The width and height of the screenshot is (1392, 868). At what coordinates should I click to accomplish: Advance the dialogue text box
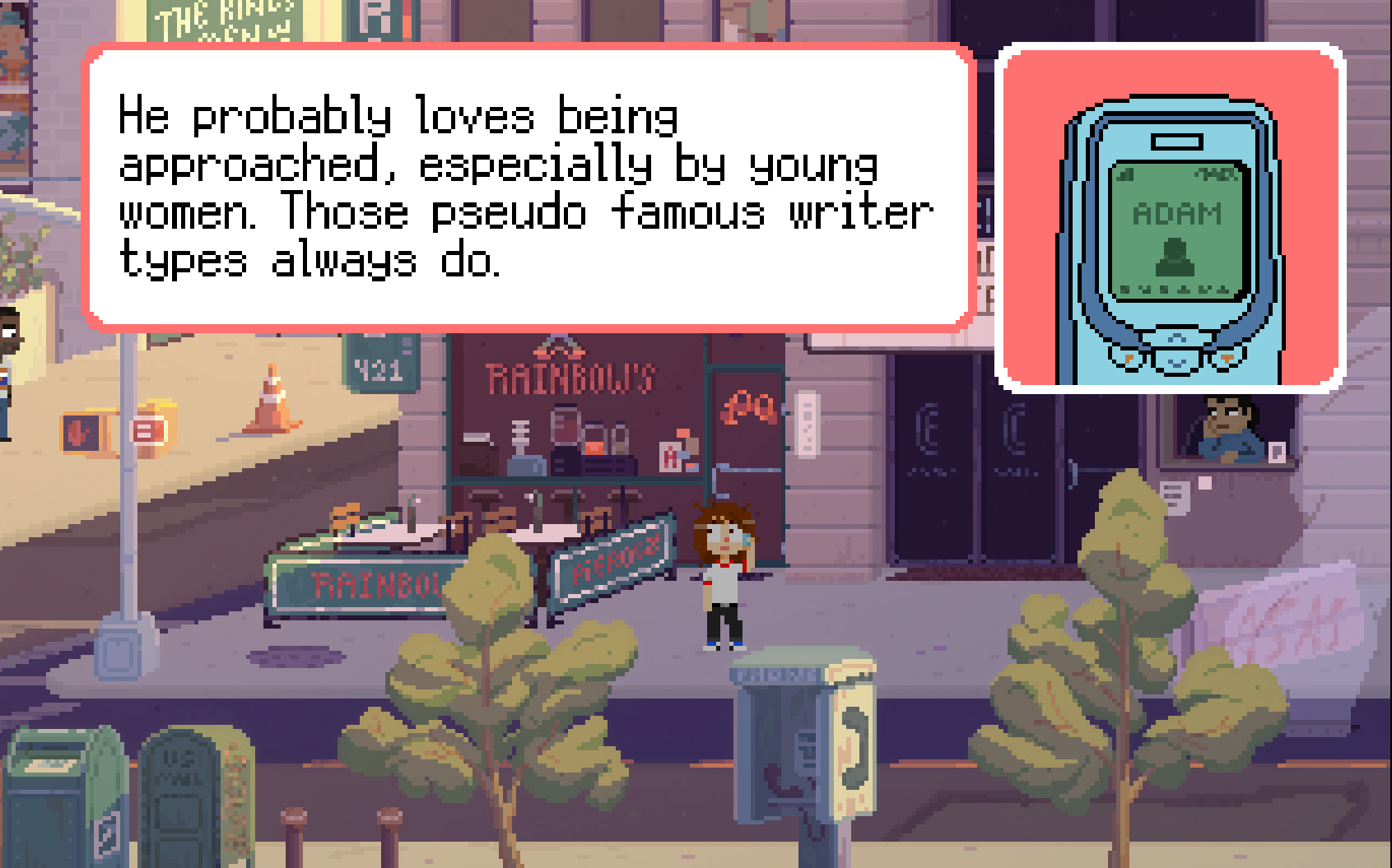528,189
